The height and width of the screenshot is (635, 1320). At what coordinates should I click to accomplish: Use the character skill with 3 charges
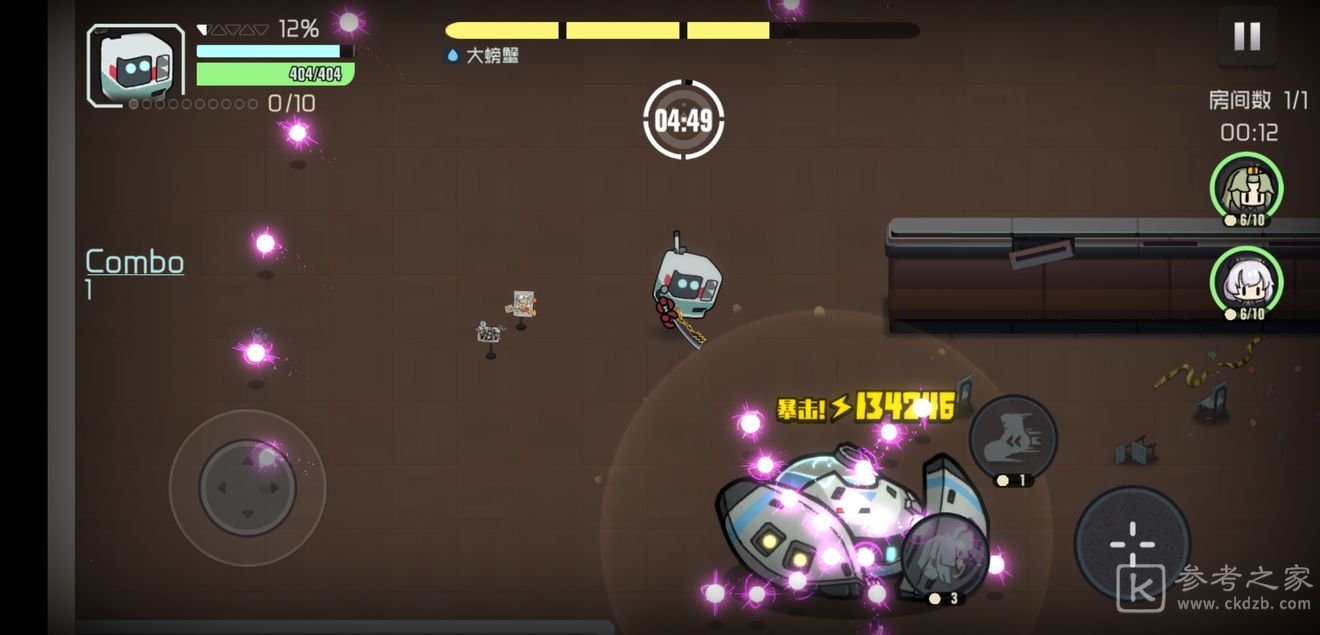[x=944, y=555]
